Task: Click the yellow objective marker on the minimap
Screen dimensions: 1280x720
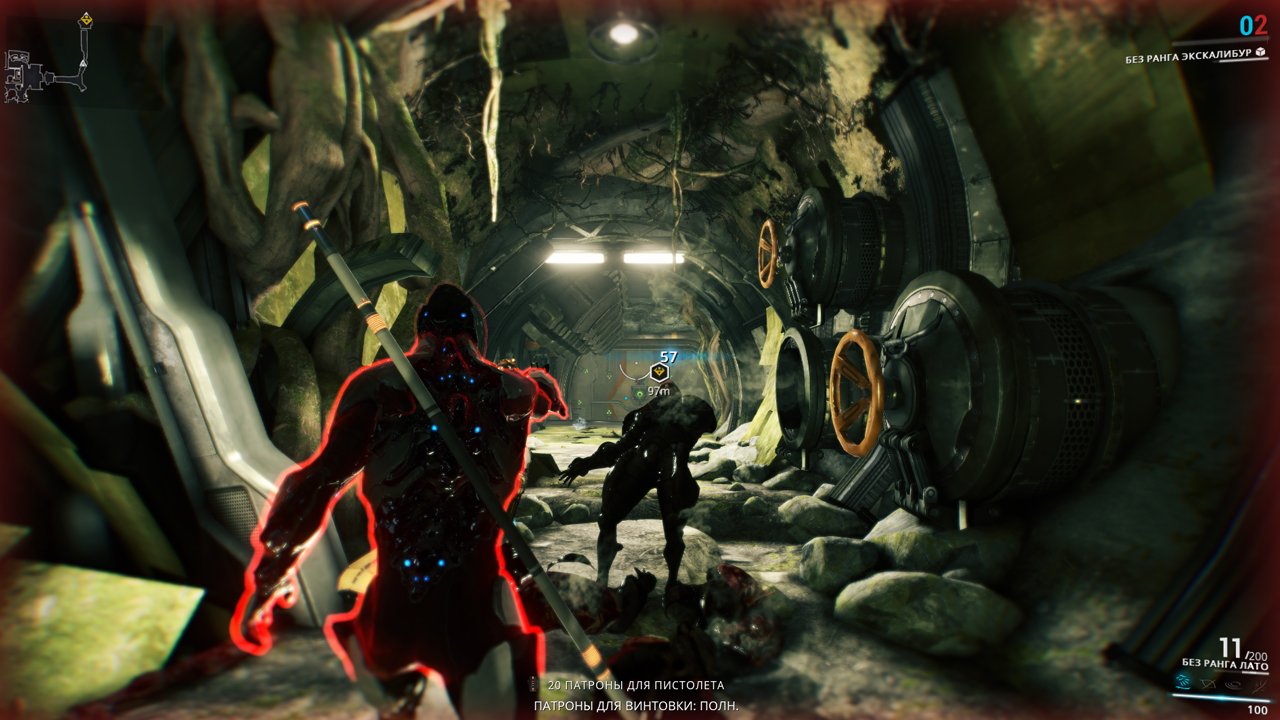Action: (x=86, y=18)
